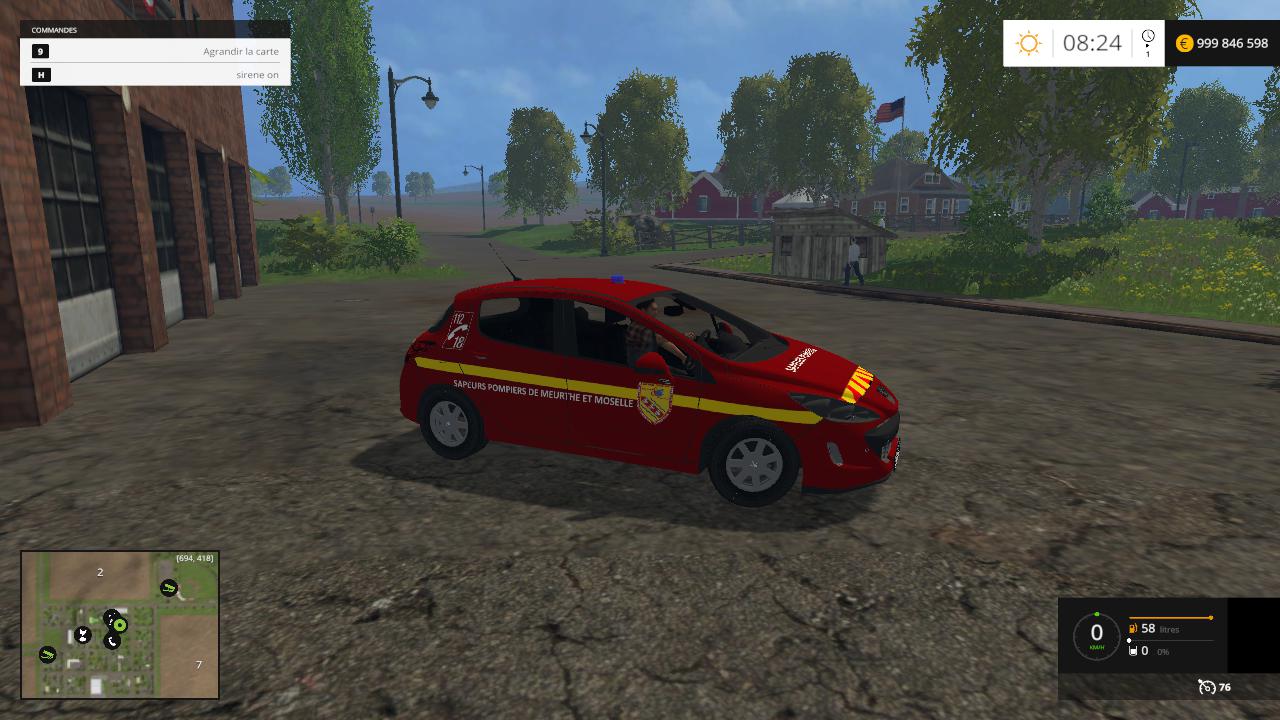1280x720 pixels.
Task: Click the chicken icon on the minimap
Action: click(82, 632)
